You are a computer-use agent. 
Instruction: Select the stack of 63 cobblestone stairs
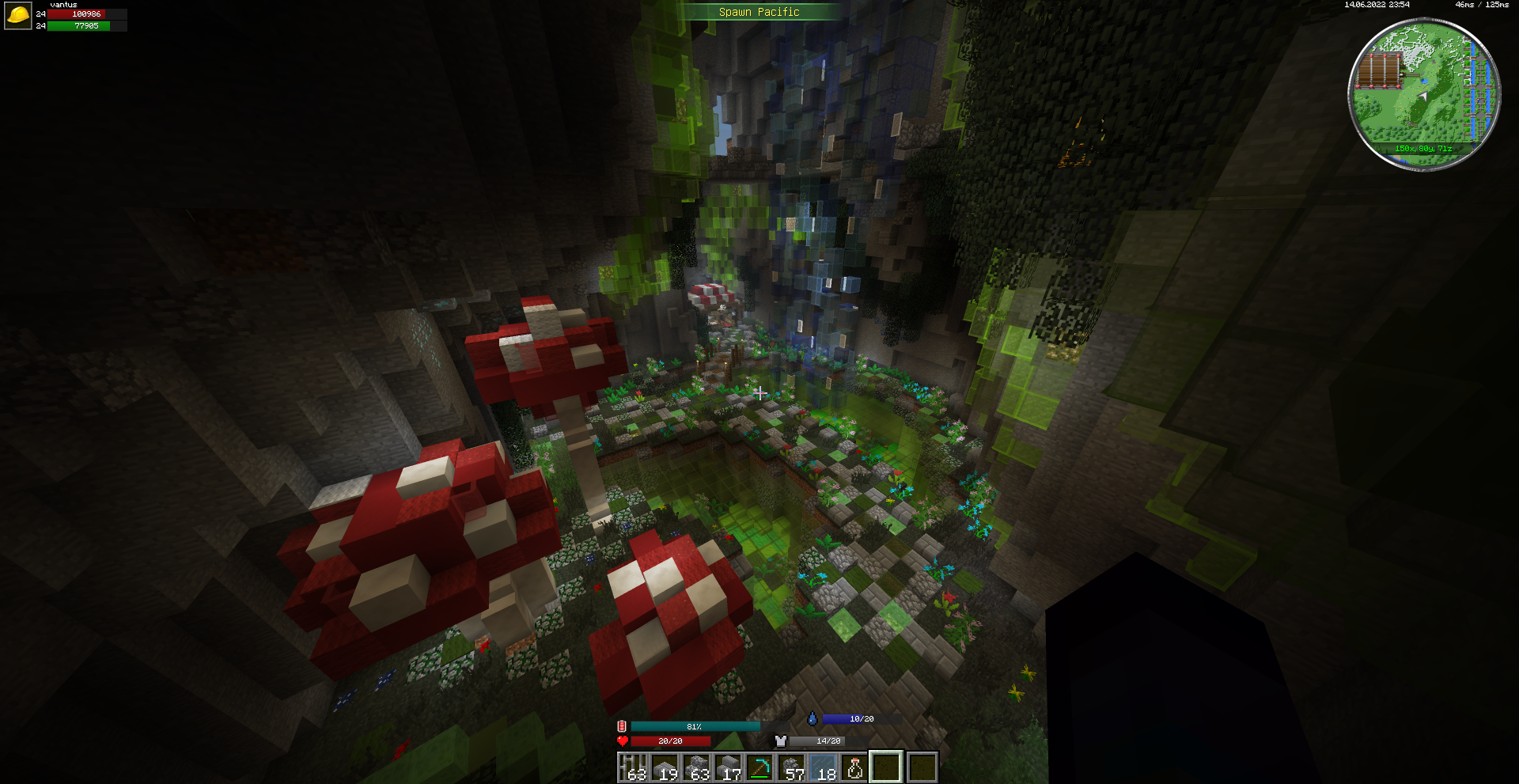pyautogui.click(x=696, y=767)
